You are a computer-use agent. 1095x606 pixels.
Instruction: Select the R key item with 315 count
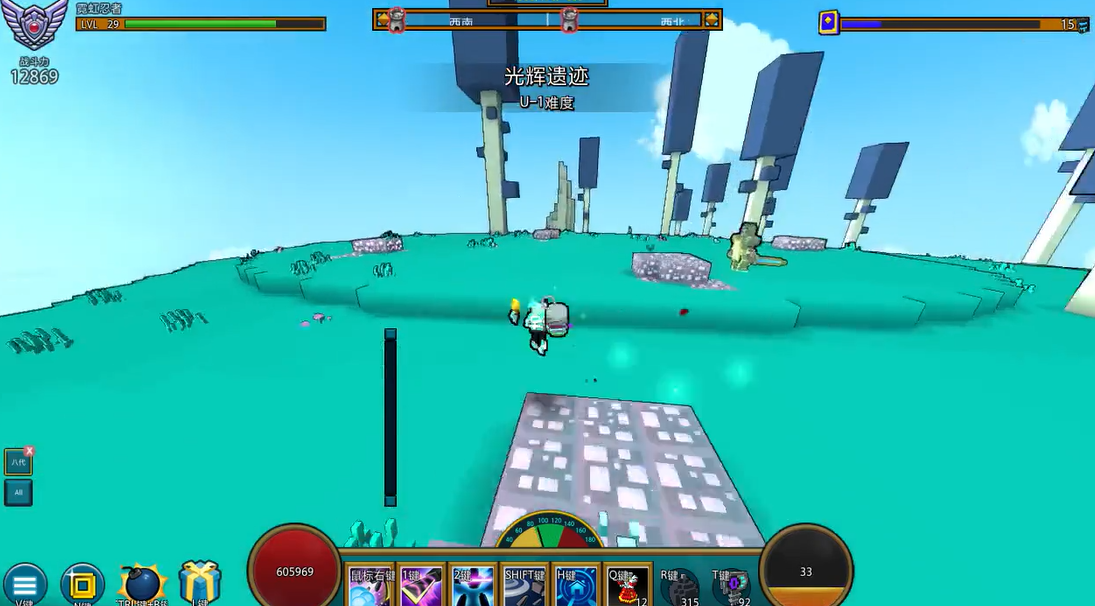pyautogui.click(x=680, y=587)
